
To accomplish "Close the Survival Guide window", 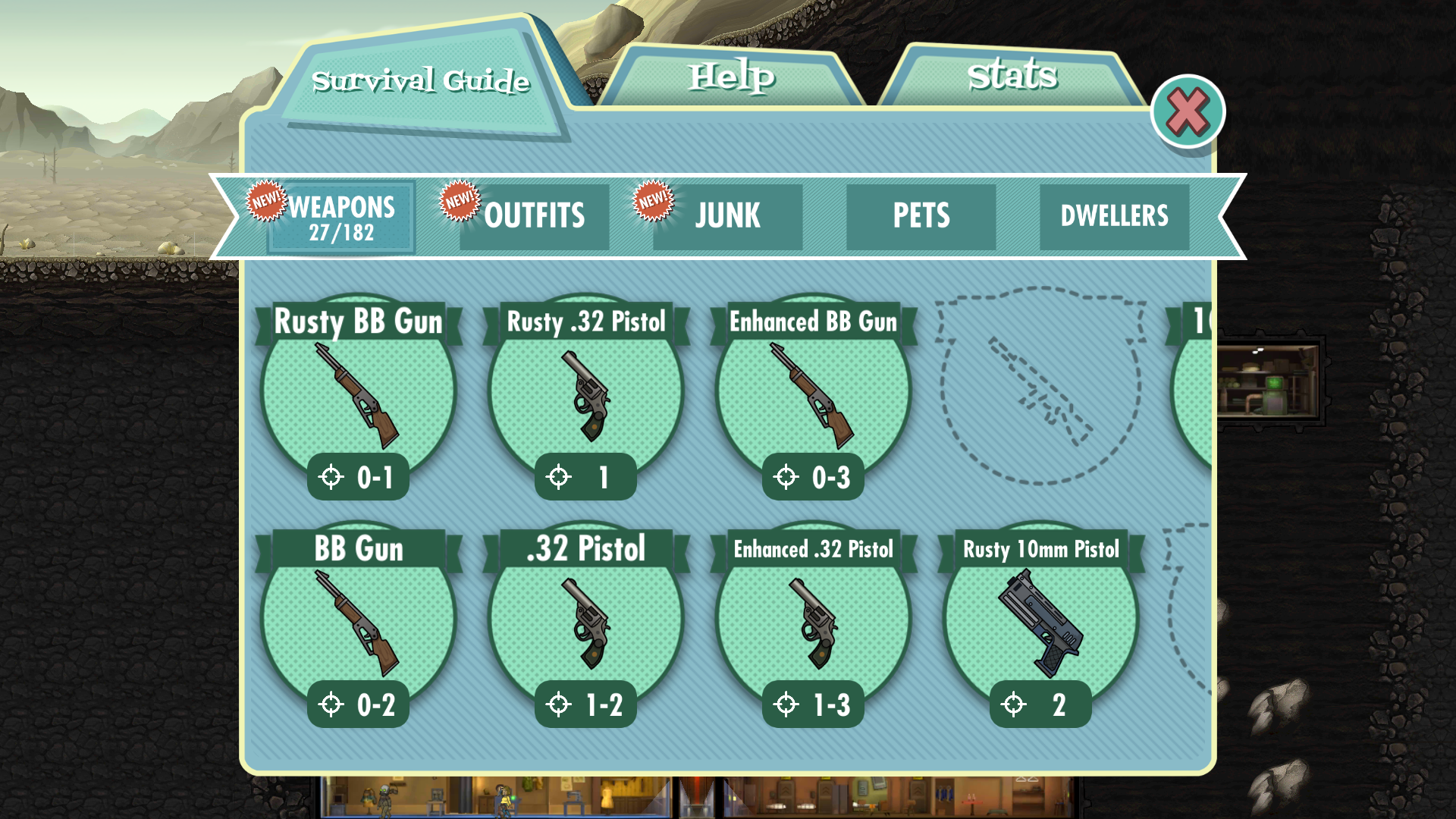I will click(1188, 112).
